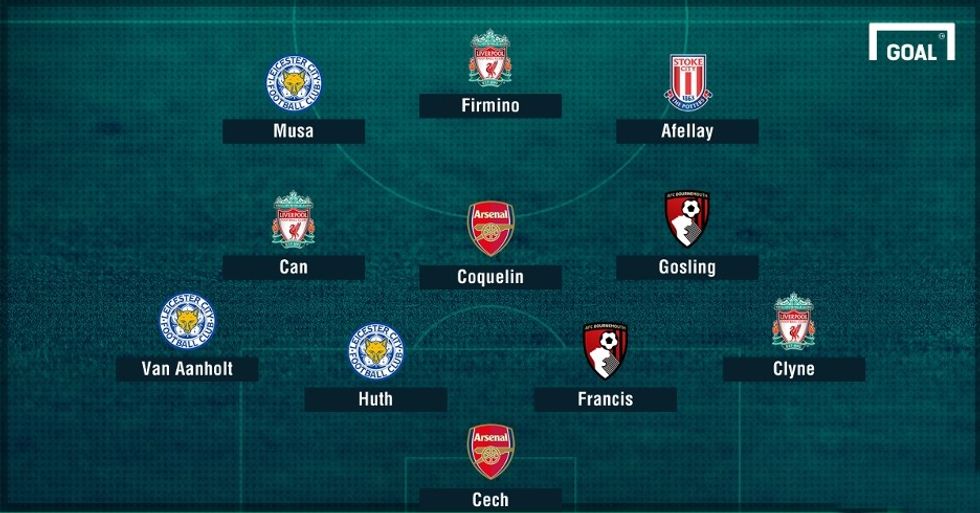The height and width of the screenshot is (513, 980).
Task: Choose Firmino in the forward line
Action: (x=490, y=106)
